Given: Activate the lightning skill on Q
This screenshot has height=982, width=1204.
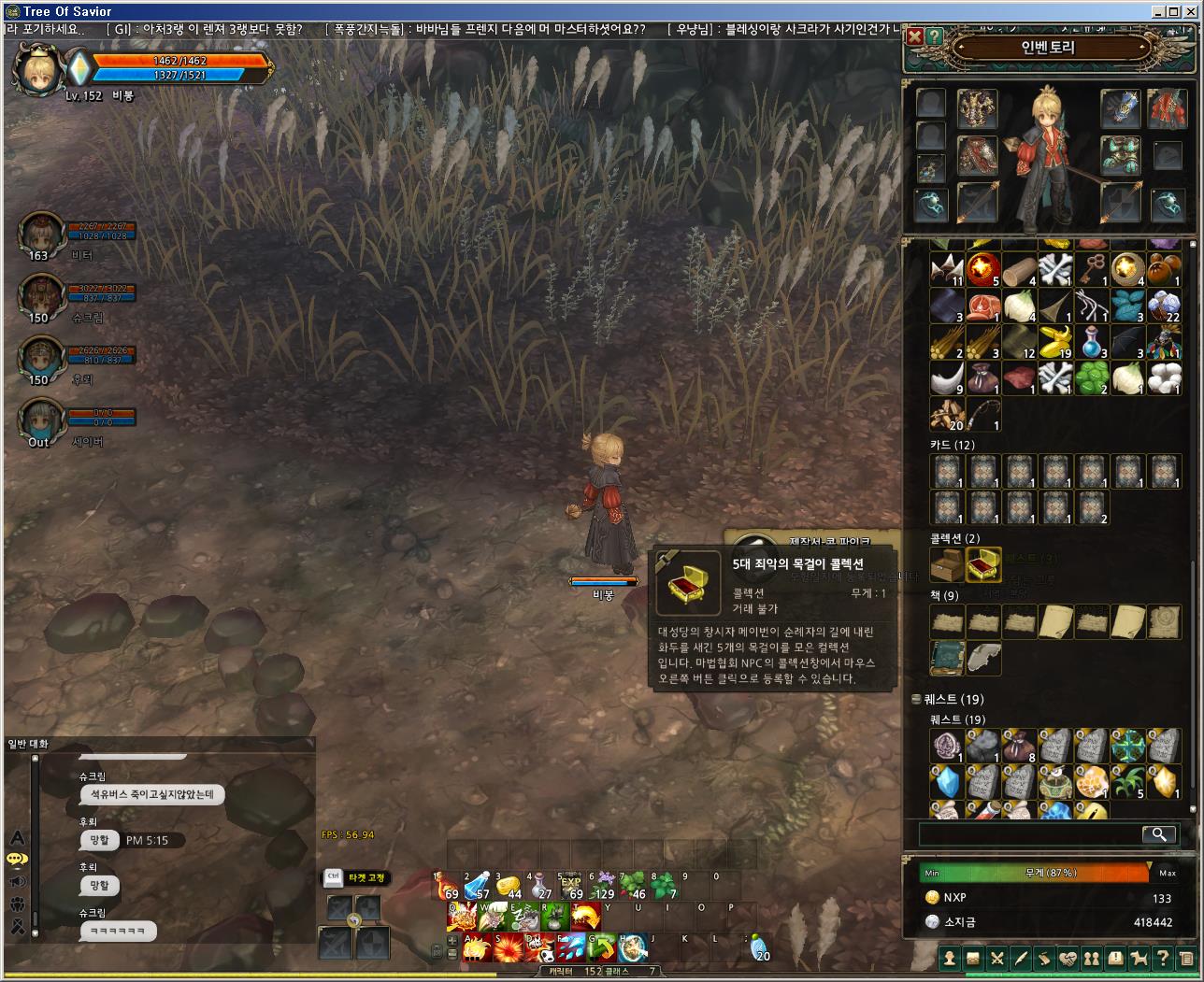Looking at the screenshot, I should pos(463,917).
